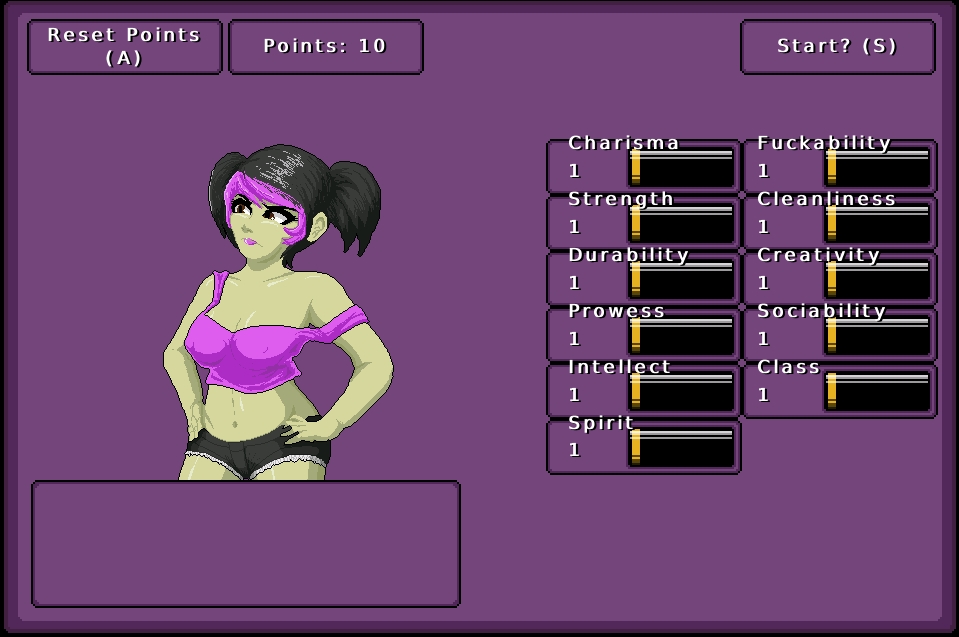Viewport: 959px width, 637px height.
Task: Select the Strength stat bar
Action: click(682, 224)
